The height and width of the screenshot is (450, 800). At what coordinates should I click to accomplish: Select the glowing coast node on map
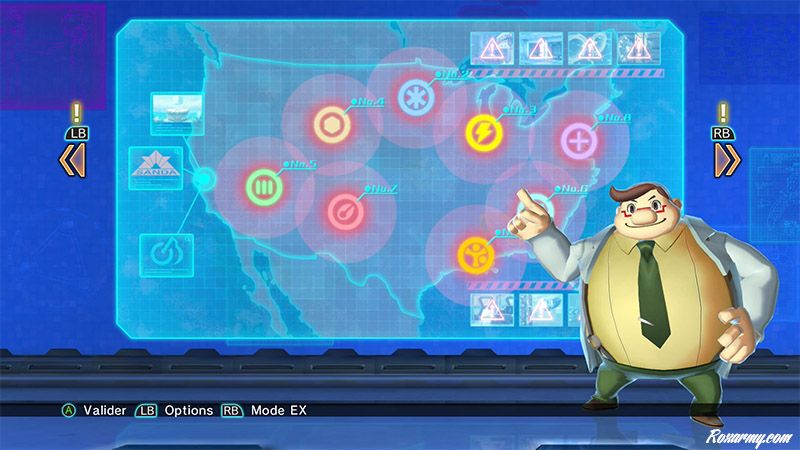(203, 180)
